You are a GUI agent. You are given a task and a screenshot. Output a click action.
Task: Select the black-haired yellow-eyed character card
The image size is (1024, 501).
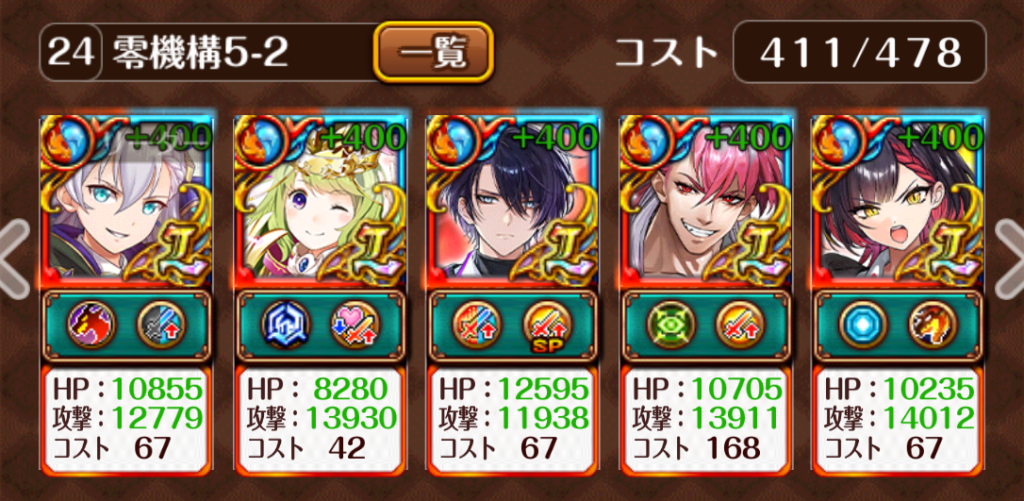pyautogui.click(x=898, y=198)
